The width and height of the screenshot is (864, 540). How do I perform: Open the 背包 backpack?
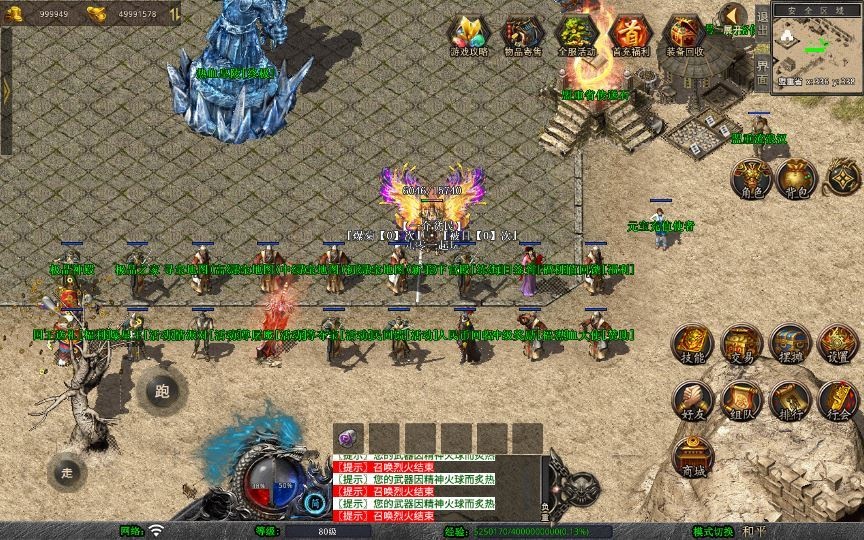[797, 177]
